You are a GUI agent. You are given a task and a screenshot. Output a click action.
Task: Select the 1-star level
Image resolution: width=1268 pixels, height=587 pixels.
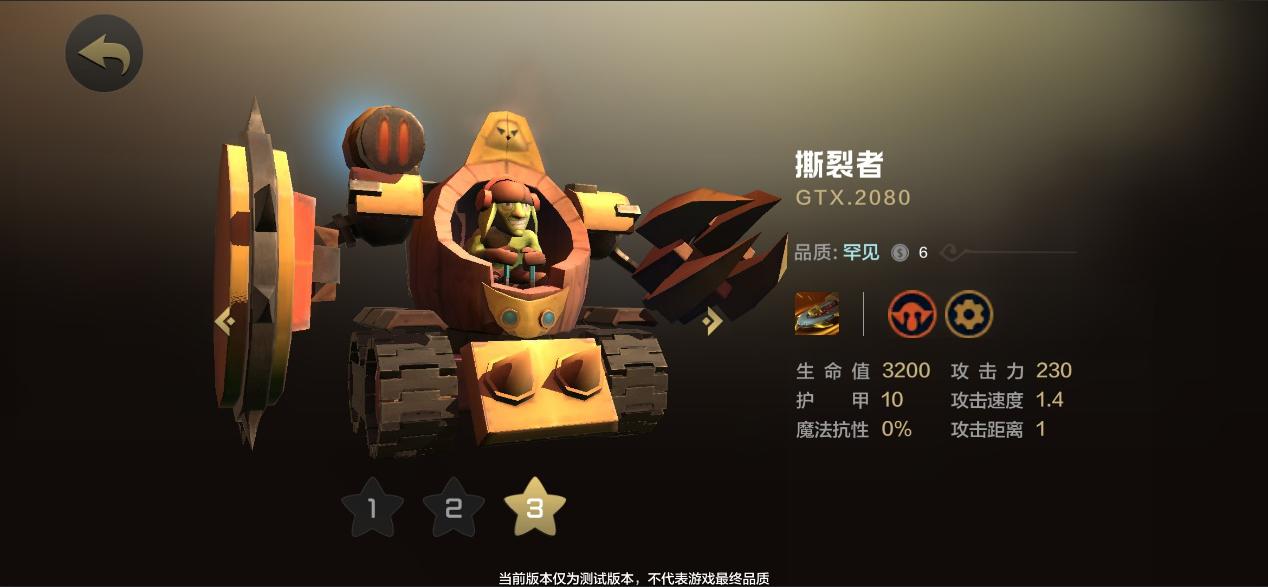click(x=372, y=508)
